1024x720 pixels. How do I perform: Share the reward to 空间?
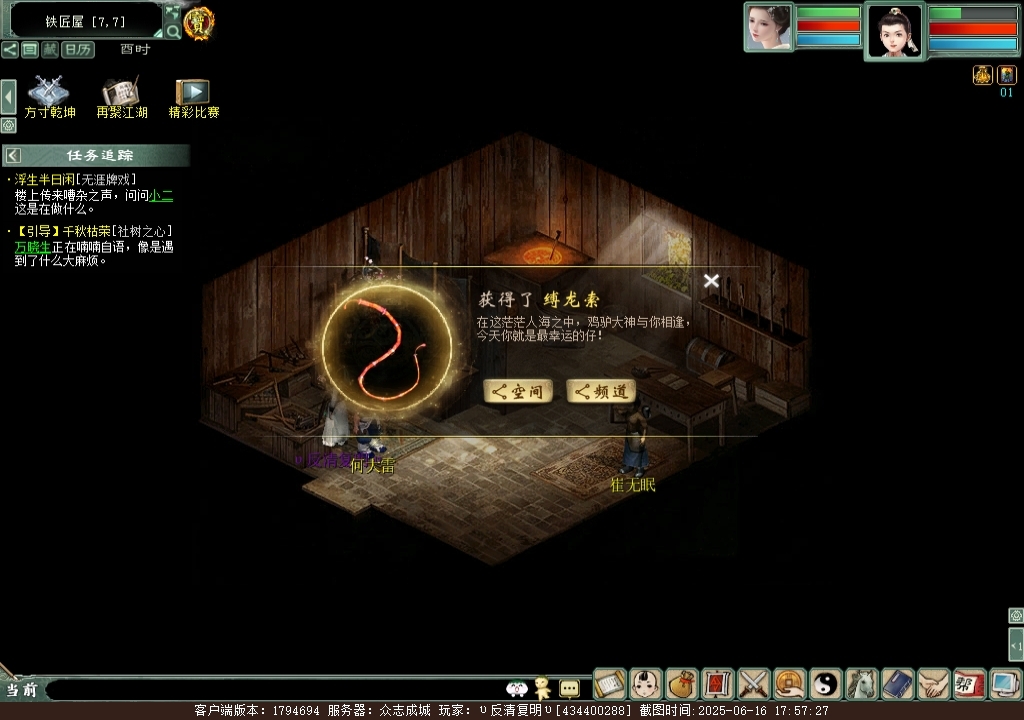[518, 392]
